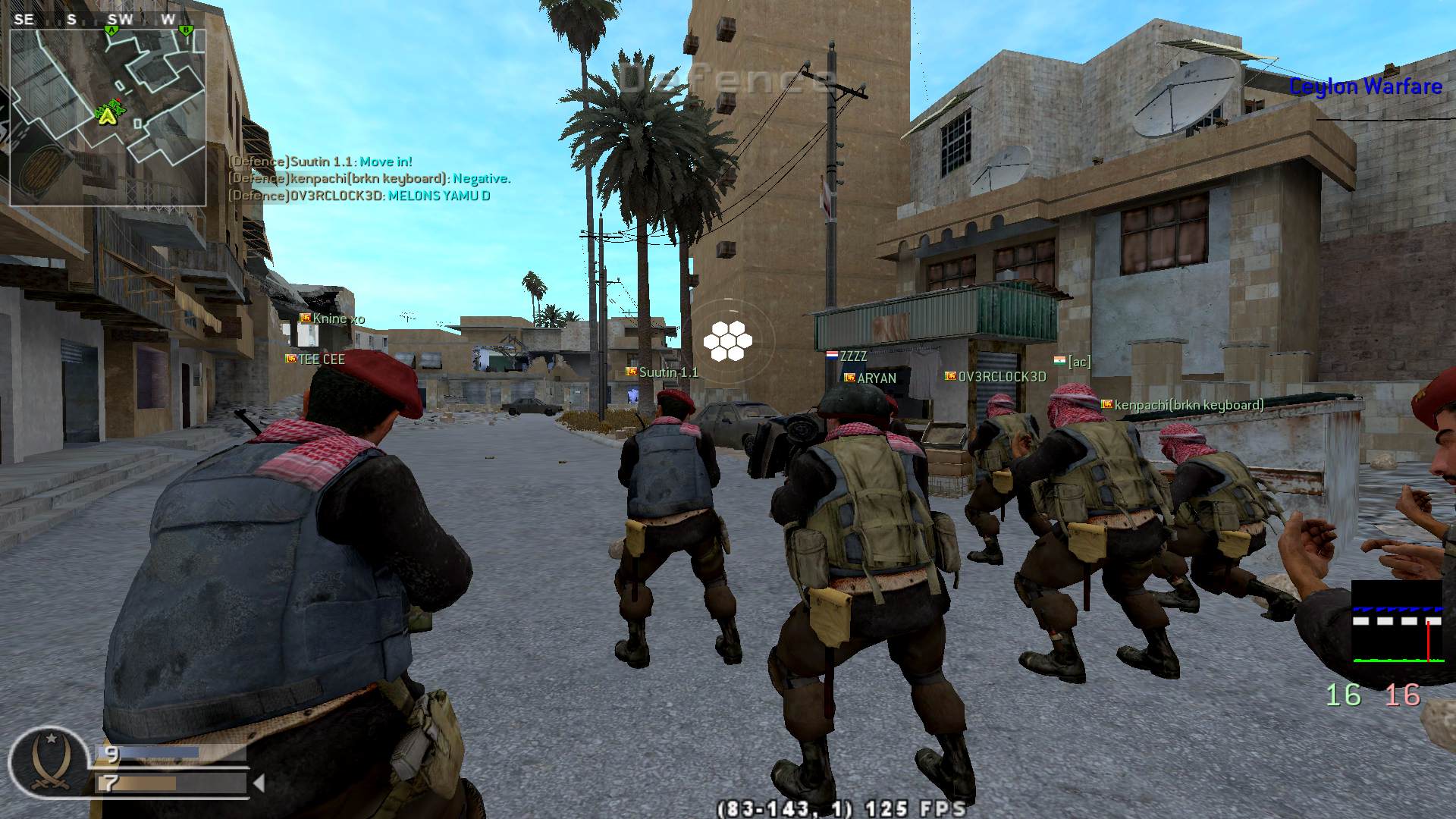The height and width of the screenshot is (819, 1456).
Task: Click Suutin 1.1's "Move in!" chat message
Action: pyautogui.click(x=320, y=162)
